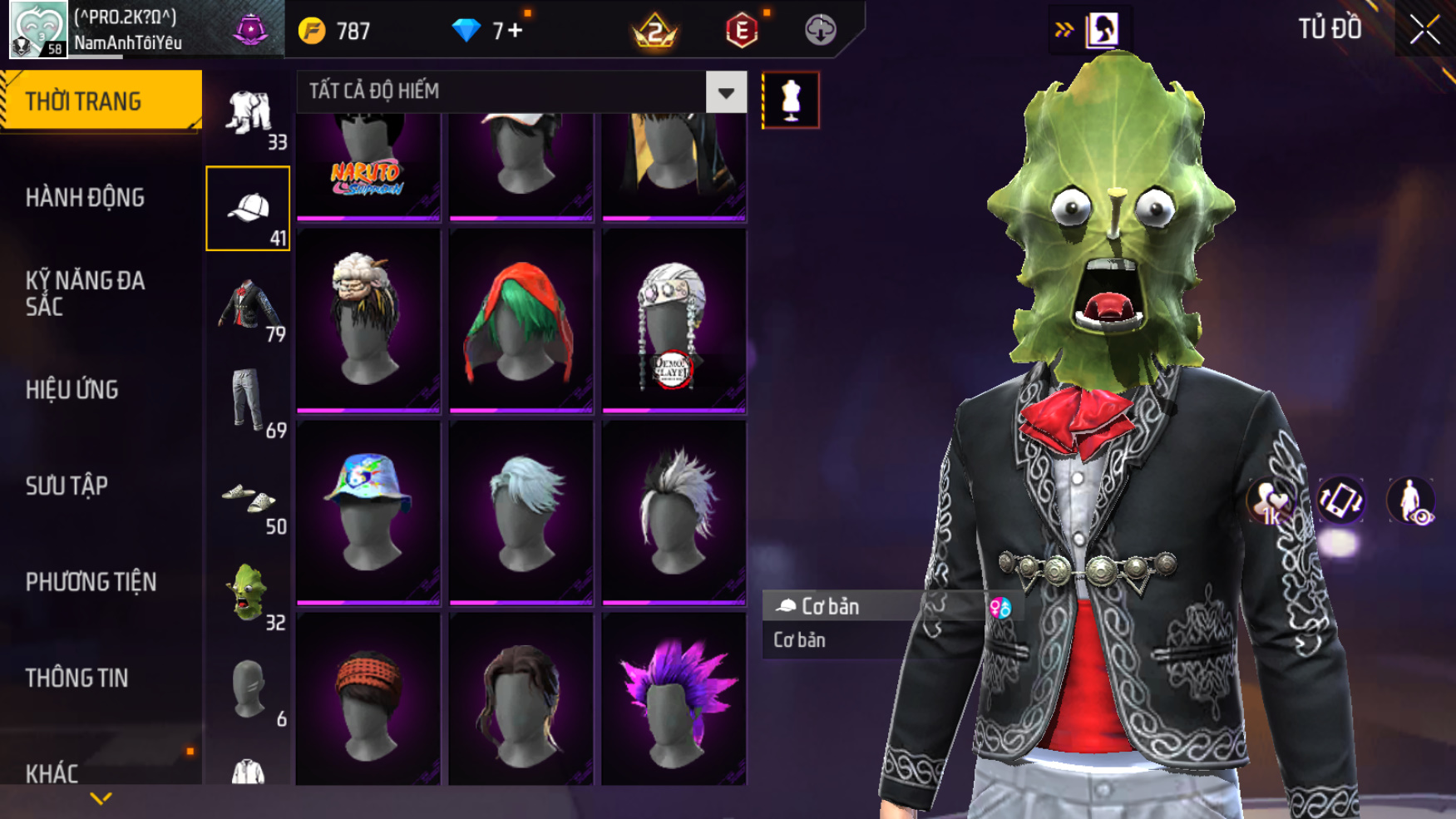Open the Phương Tiện tab
1456x819 pixels.
click(x=91, y=582)
